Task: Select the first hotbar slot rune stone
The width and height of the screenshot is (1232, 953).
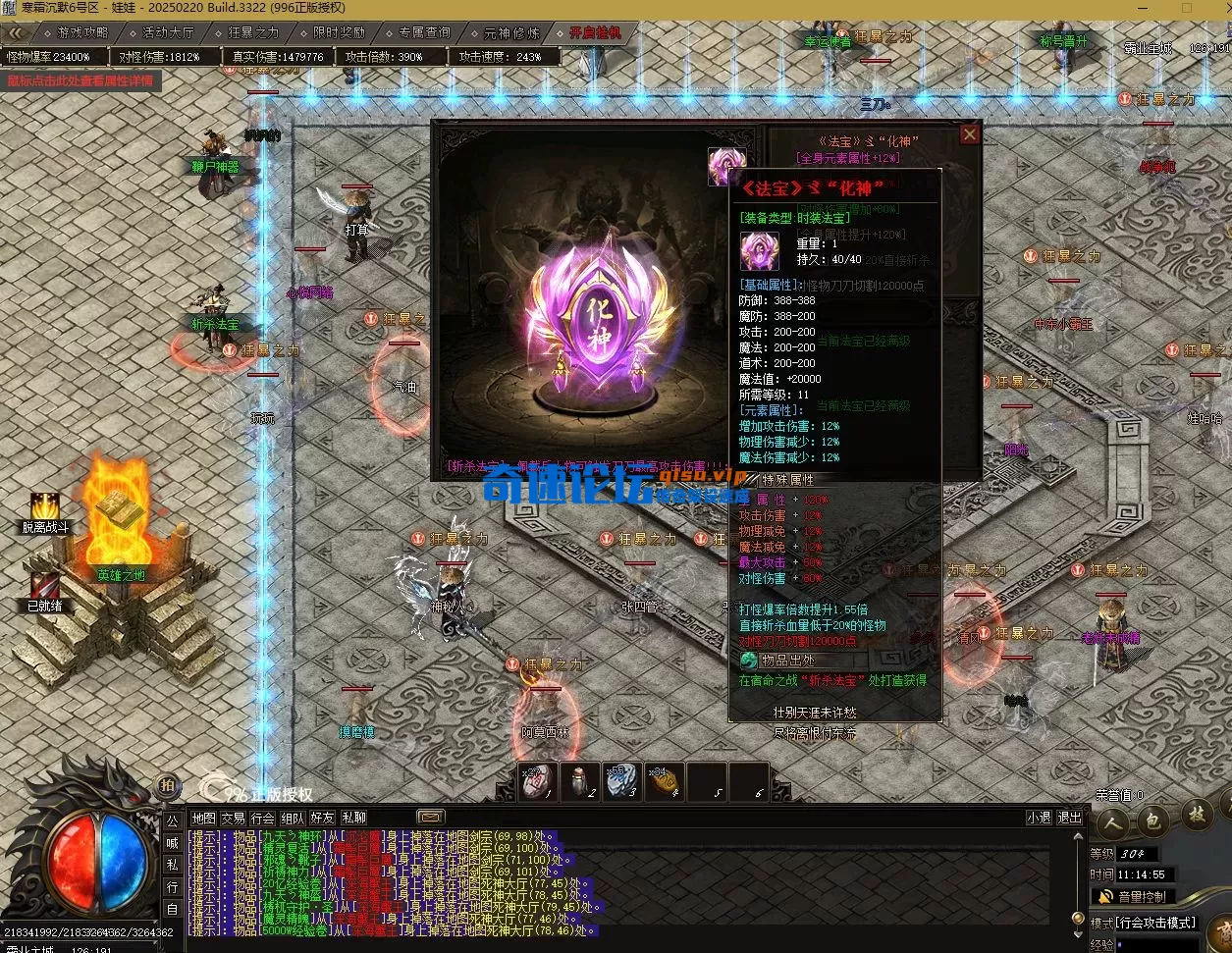Action: tap(538, 781)
